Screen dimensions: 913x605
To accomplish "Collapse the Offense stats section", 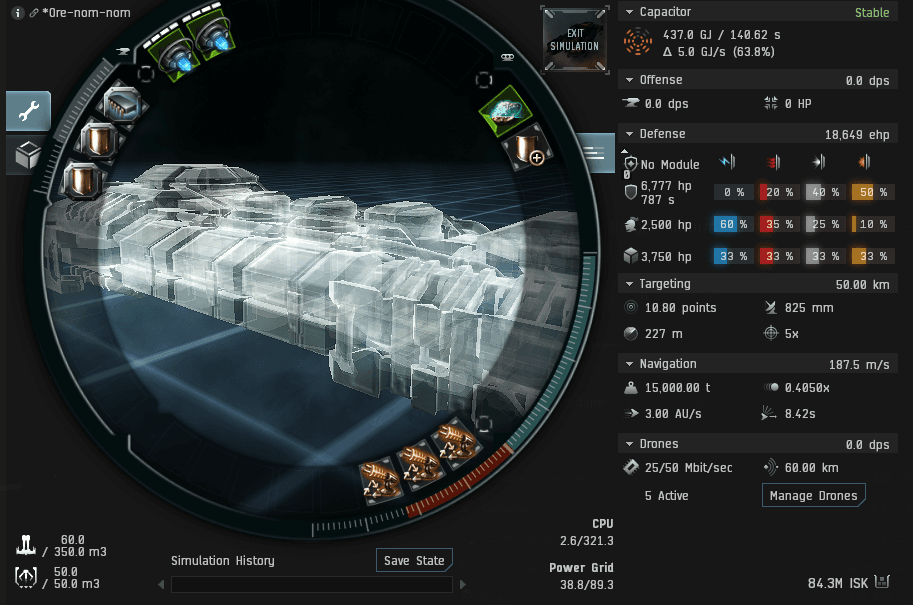I will 629,80.
